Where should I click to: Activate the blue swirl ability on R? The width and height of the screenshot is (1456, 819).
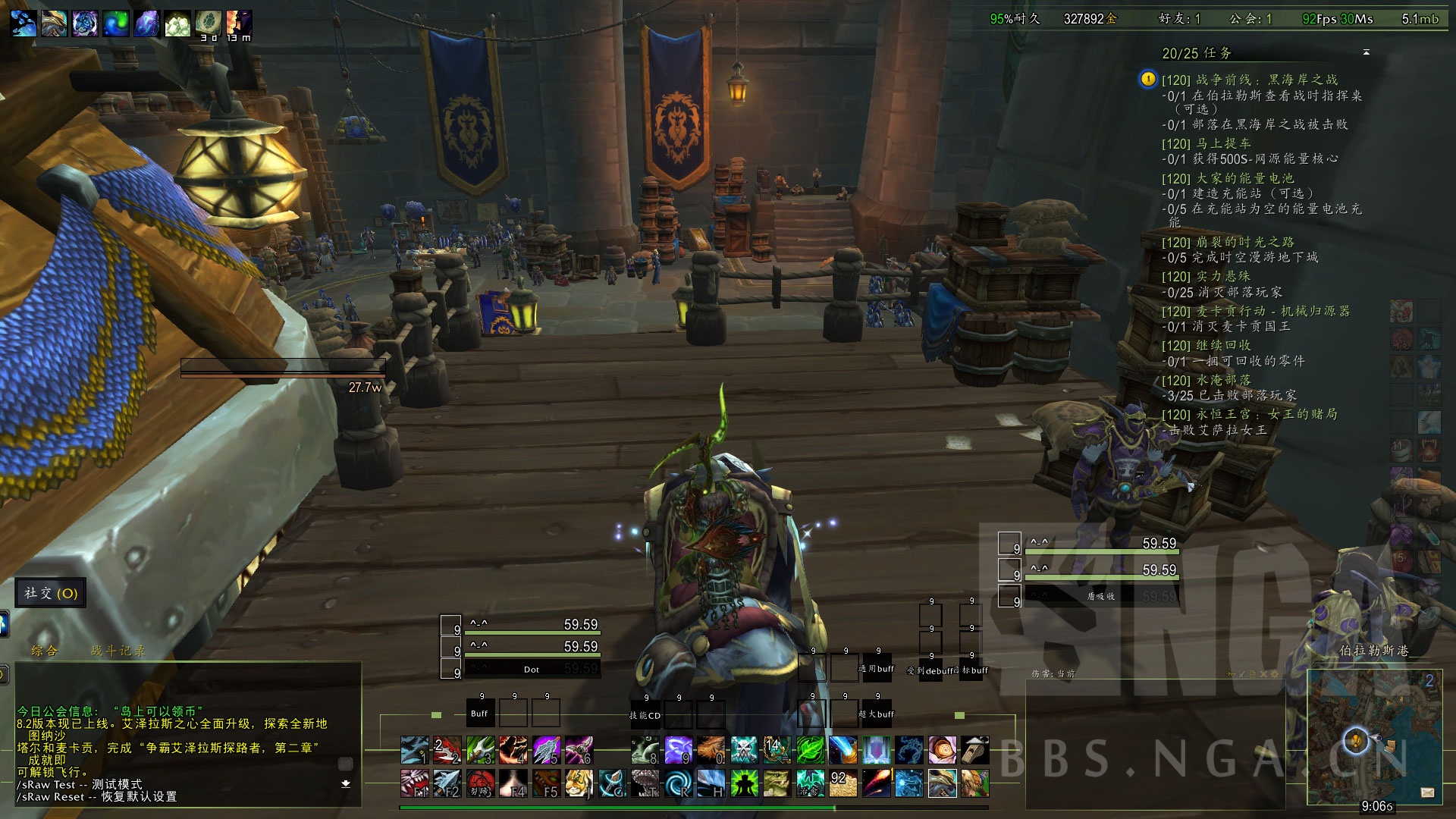[677, 783]
